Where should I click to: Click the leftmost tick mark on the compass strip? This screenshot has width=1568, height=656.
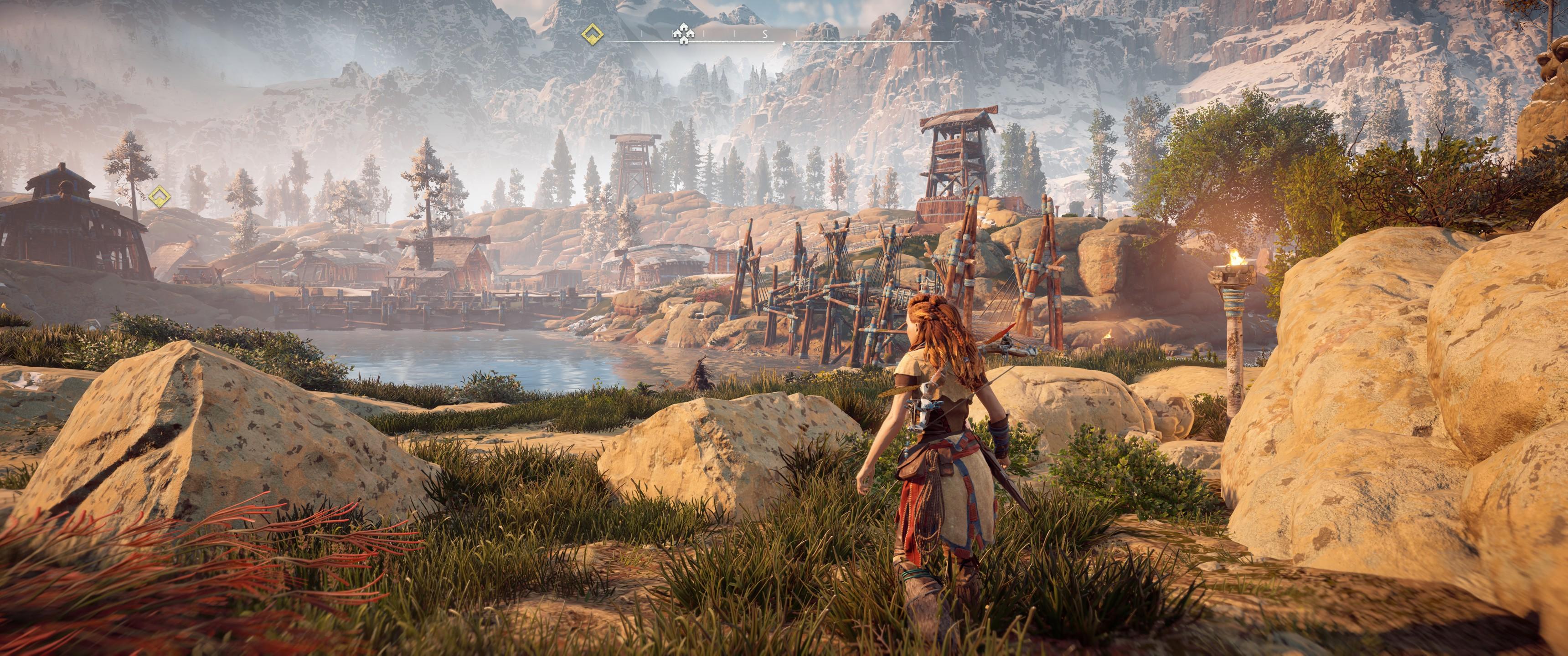(x=641, y=33)
